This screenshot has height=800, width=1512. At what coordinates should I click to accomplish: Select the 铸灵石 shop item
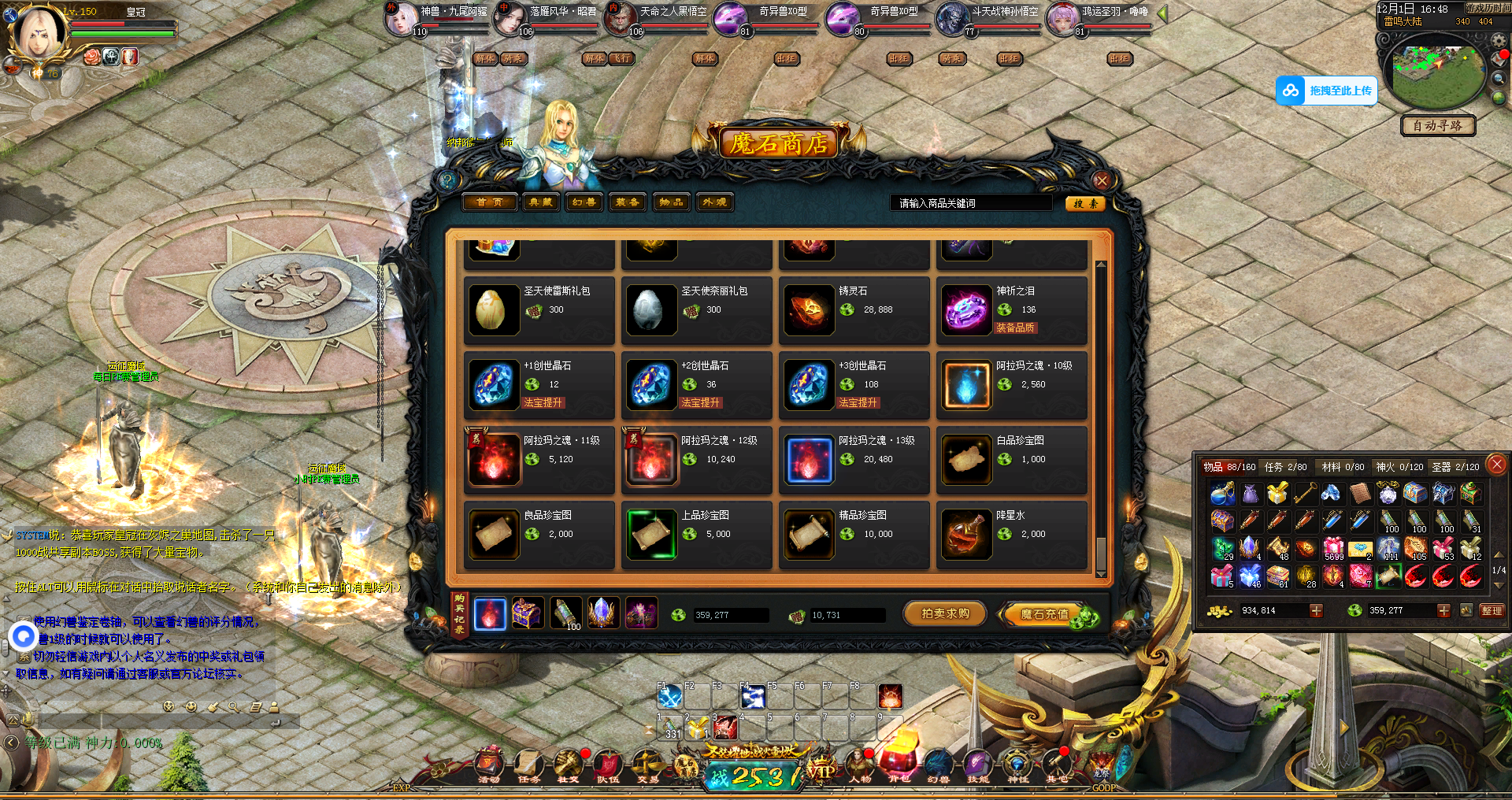(854, 310)
